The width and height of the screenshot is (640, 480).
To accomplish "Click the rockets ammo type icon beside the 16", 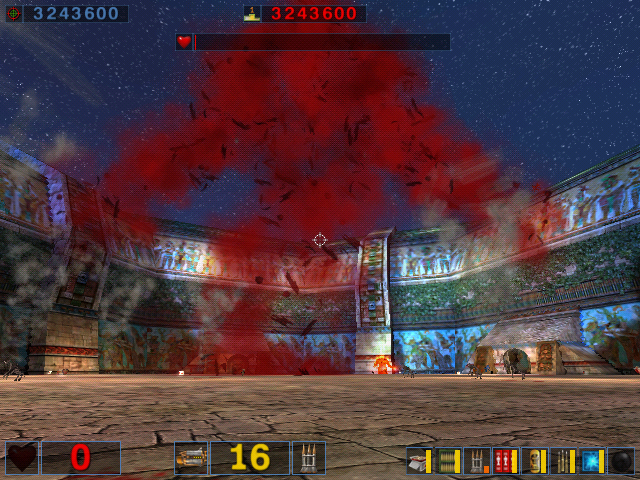I will point(308,458).
